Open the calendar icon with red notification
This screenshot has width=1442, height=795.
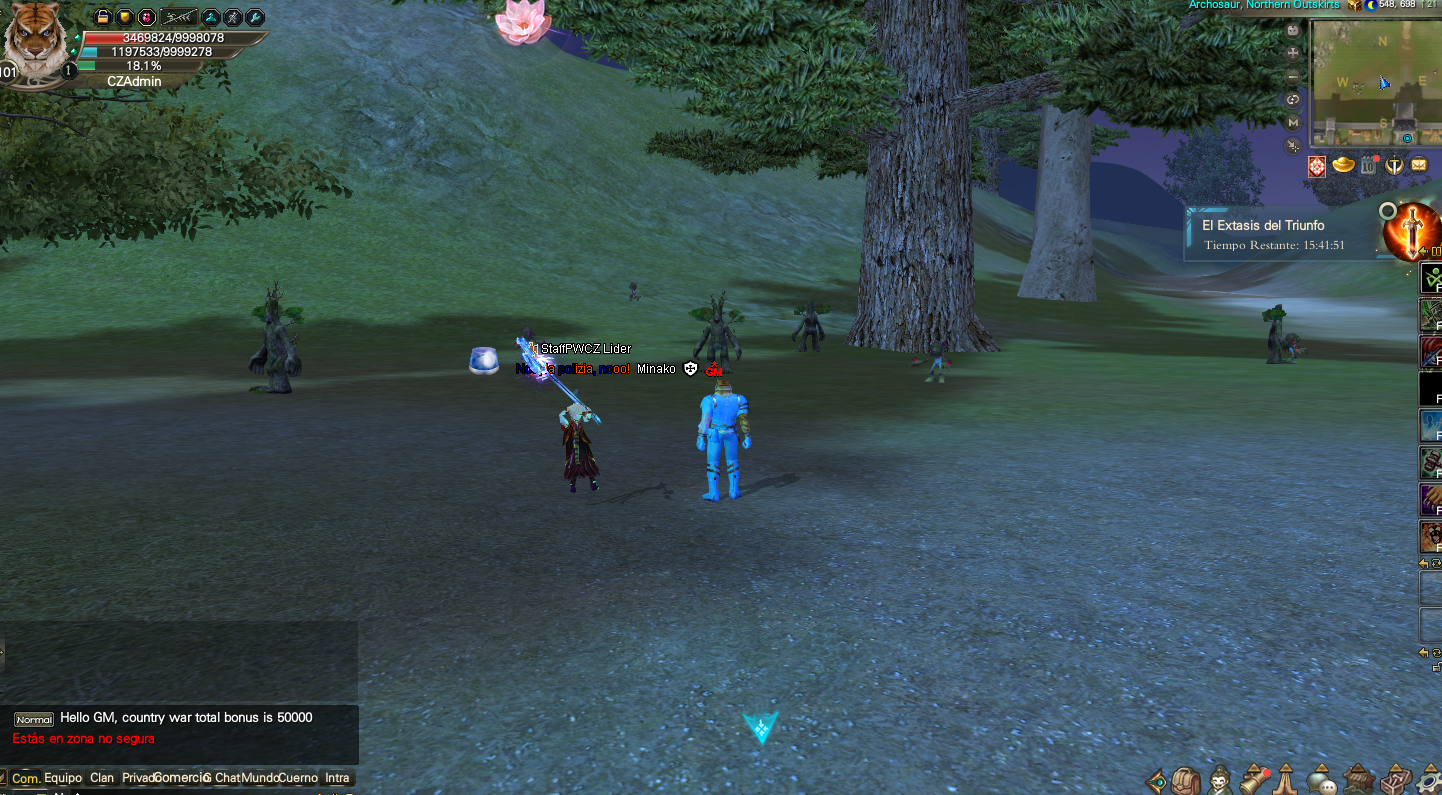coord(1368,165)
